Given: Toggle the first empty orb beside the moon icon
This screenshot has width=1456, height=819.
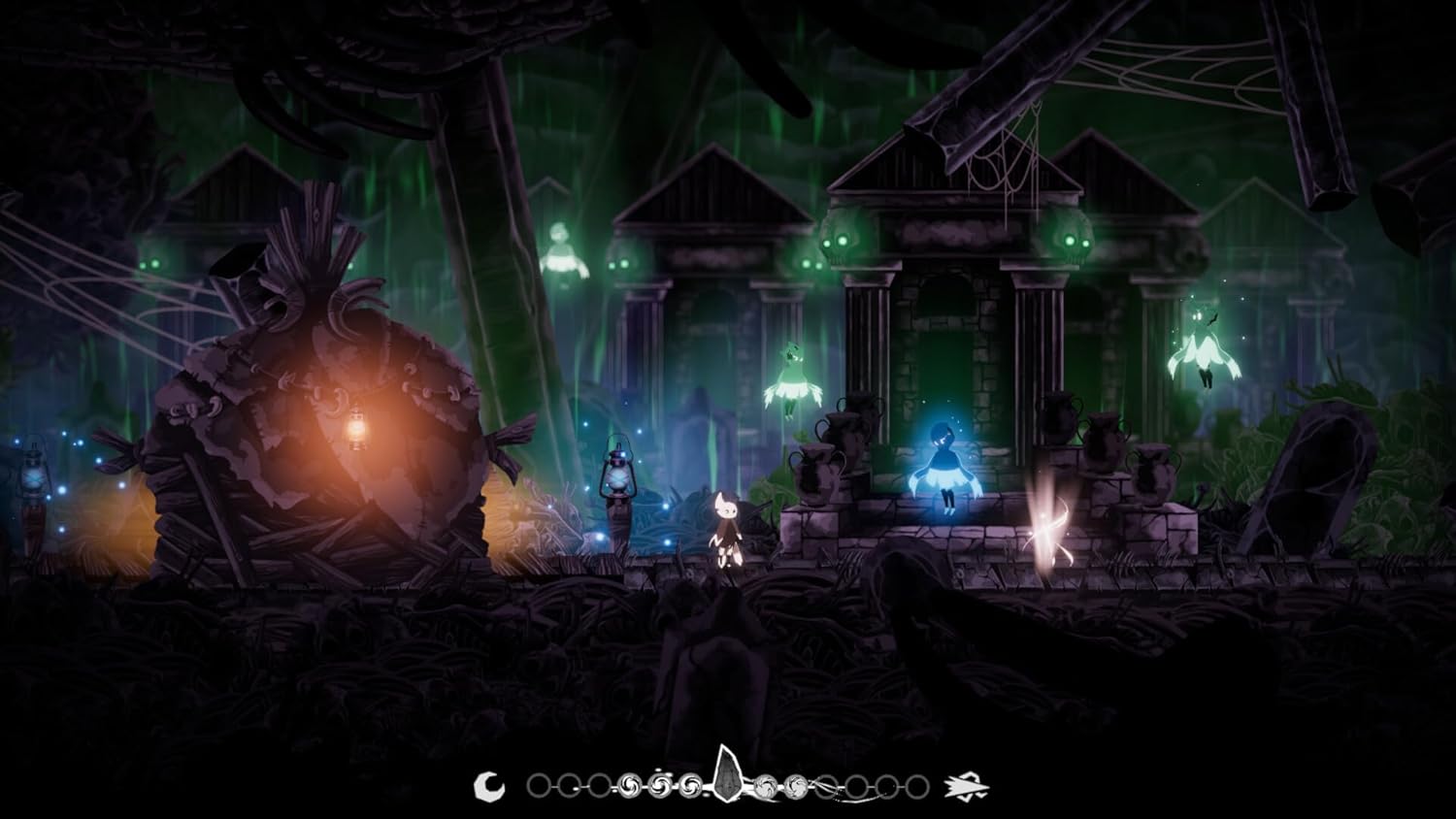Looking at the screenshot, I should (540, 786).
